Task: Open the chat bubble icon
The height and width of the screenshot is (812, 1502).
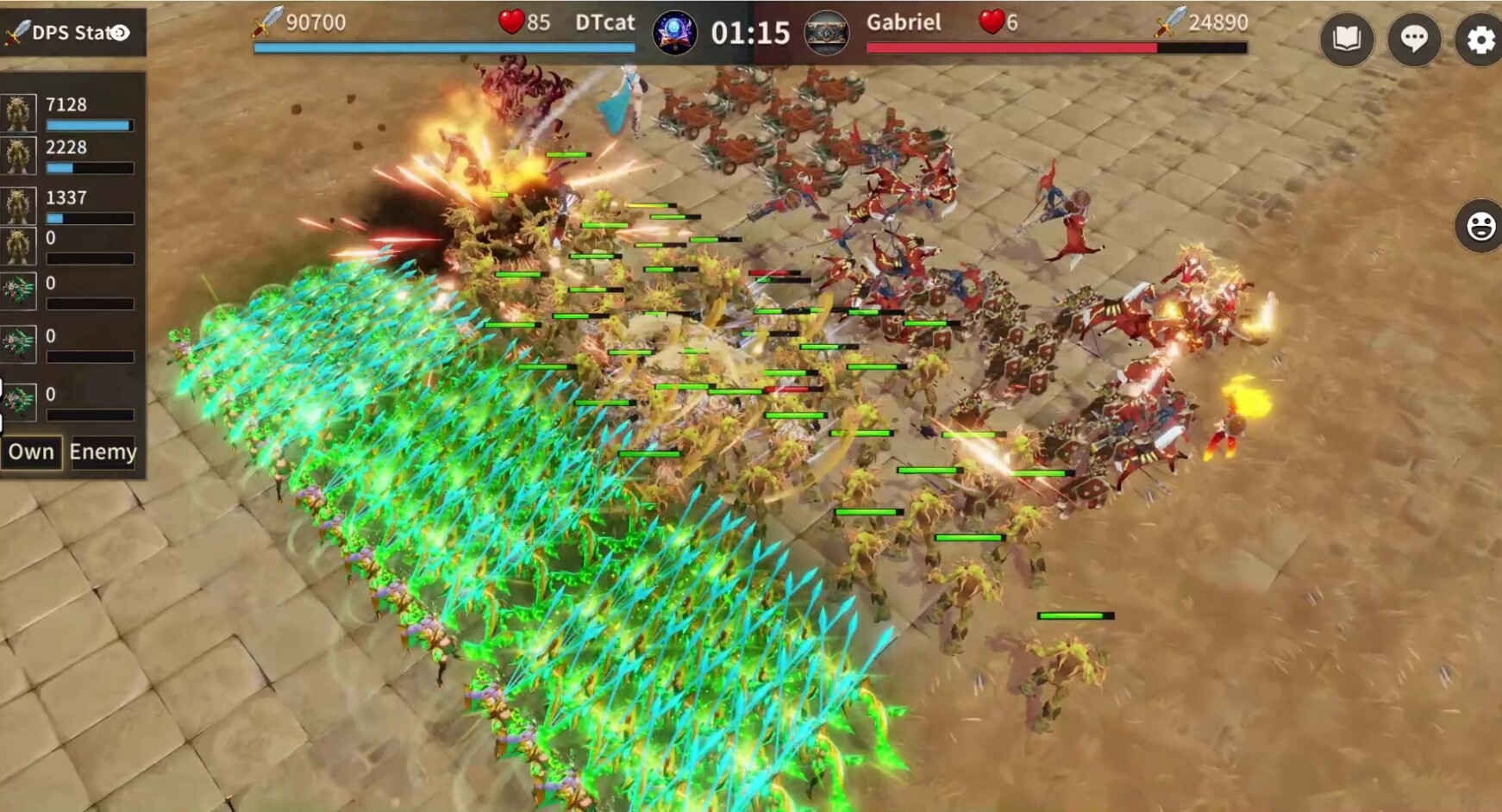Action: pos(1413,40)
